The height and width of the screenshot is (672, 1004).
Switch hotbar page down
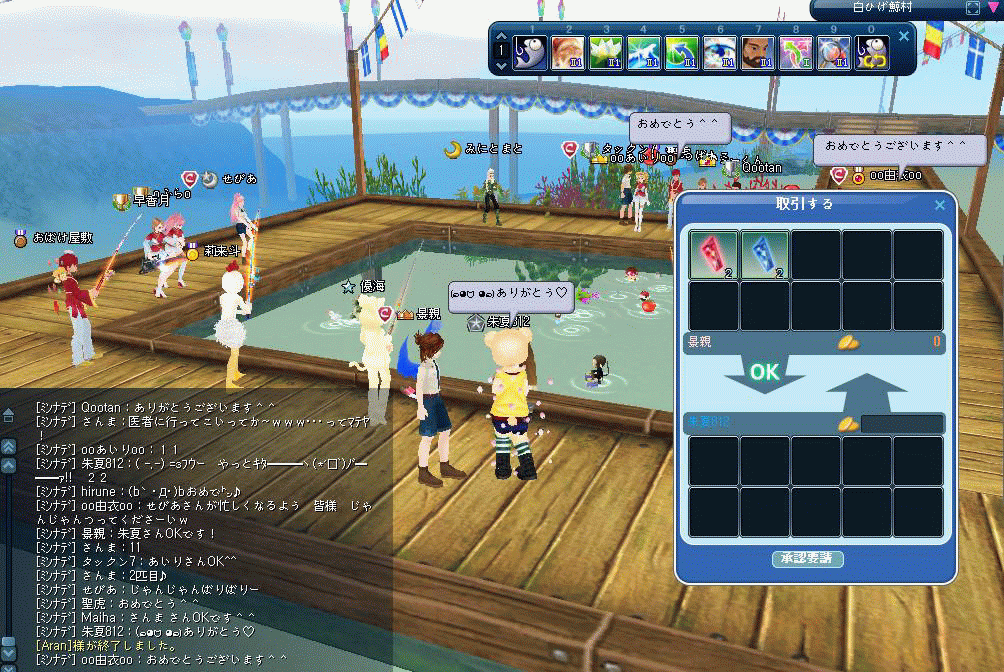500,66
